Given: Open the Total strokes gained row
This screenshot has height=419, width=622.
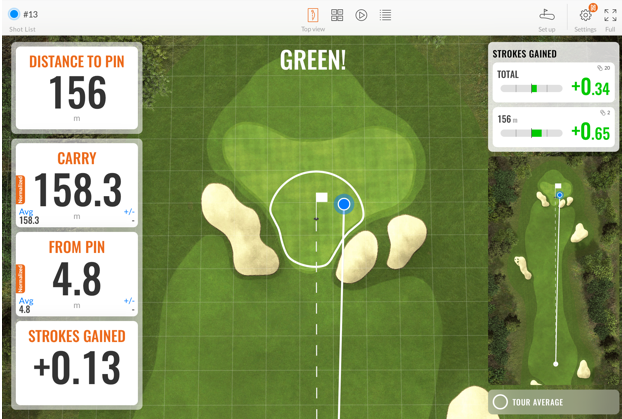Looking at the screenshot, I should pos(553,85).
